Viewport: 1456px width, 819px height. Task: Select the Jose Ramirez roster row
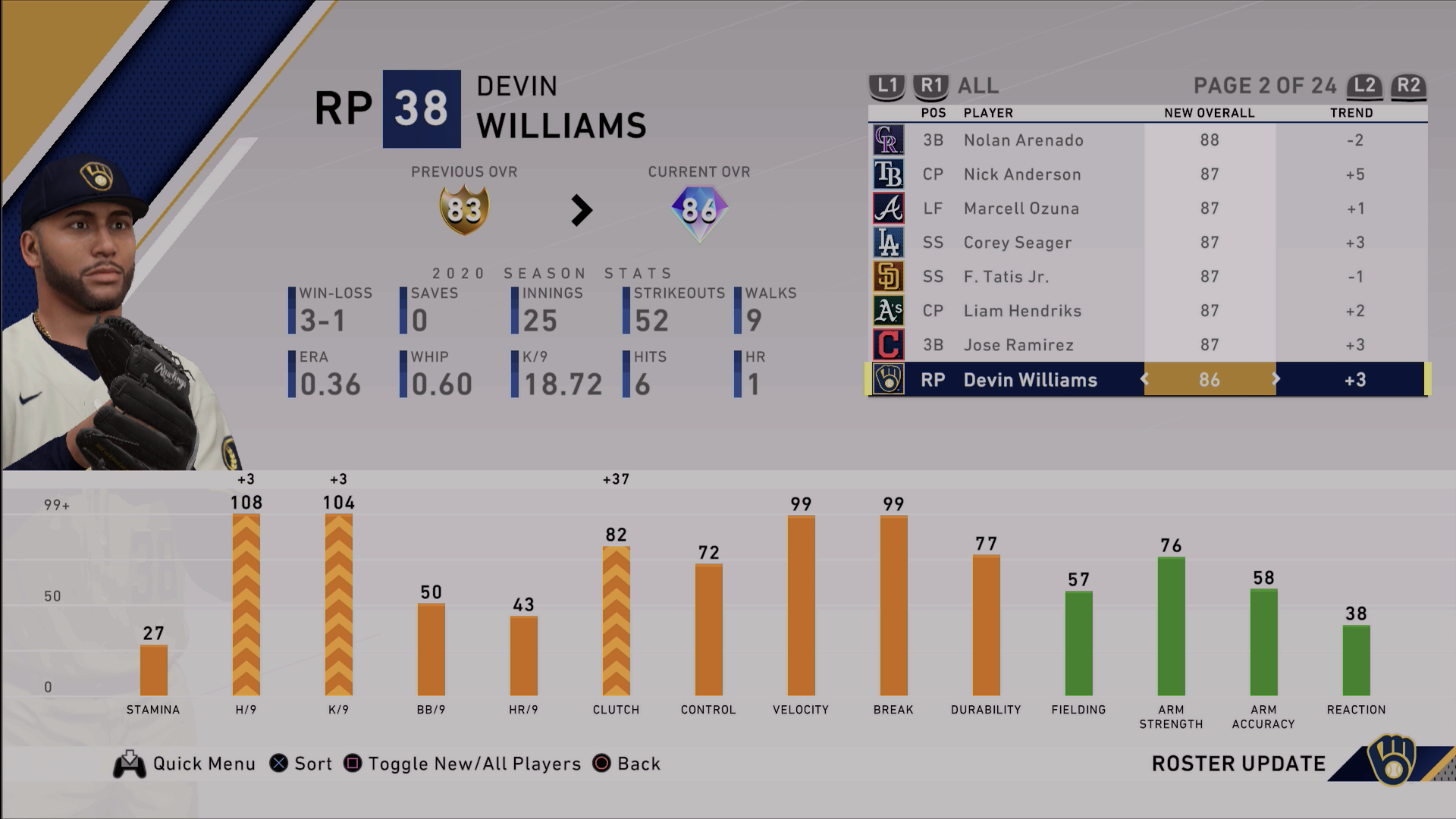coord(1062,345)
